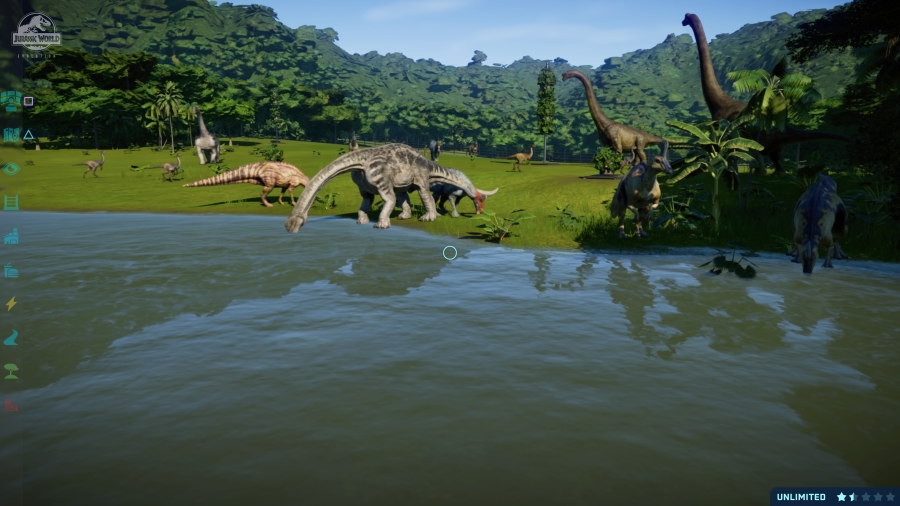Open the control room management icon
Viewport: 900px width, 506px height.
(x=11, y=100)
